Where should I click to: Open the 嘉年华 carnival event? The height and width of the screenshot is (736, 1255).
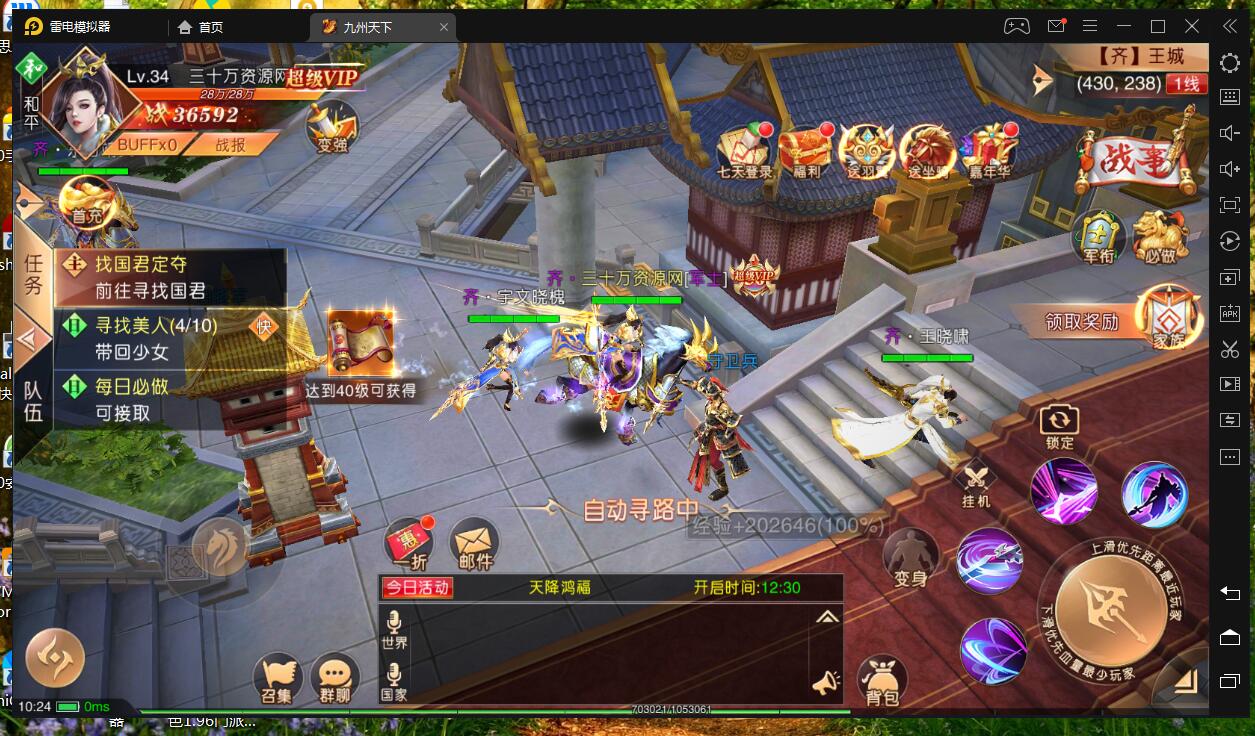coord(988,150)
